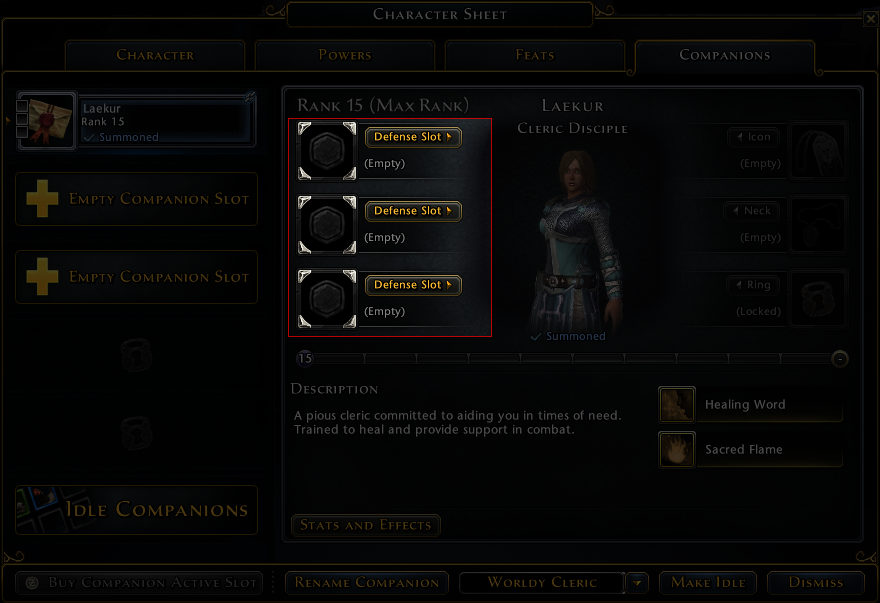Image resolution: width=880 pixels, height=603 pixels.
Task: Open the Powers tab
Action: tap(345, 55)
